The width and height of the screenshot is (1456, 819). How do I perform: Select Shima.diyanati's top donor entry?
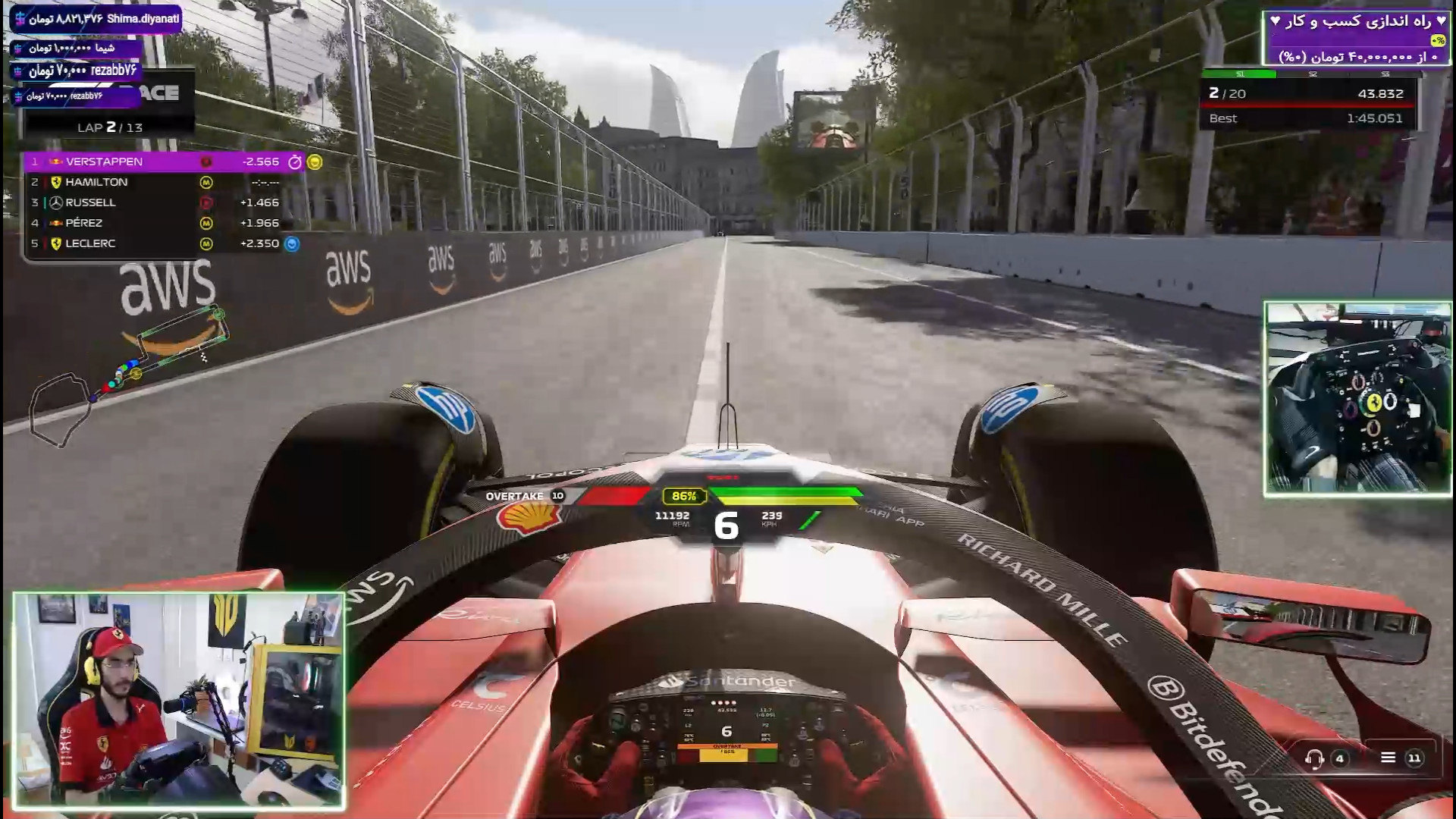coord(96,19)
